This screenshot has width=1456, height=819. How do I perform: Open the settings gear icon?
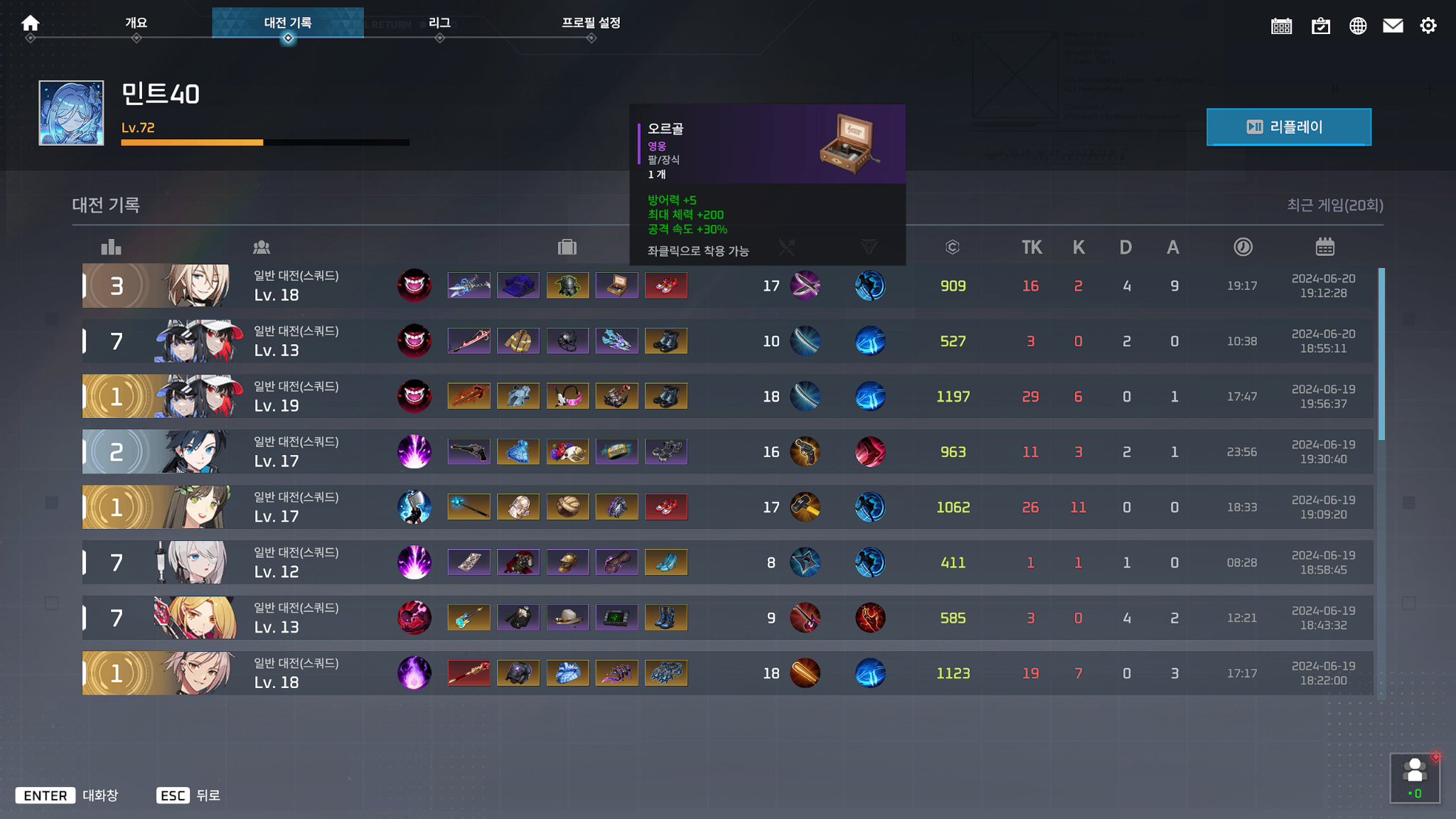tap(1428, 26)
